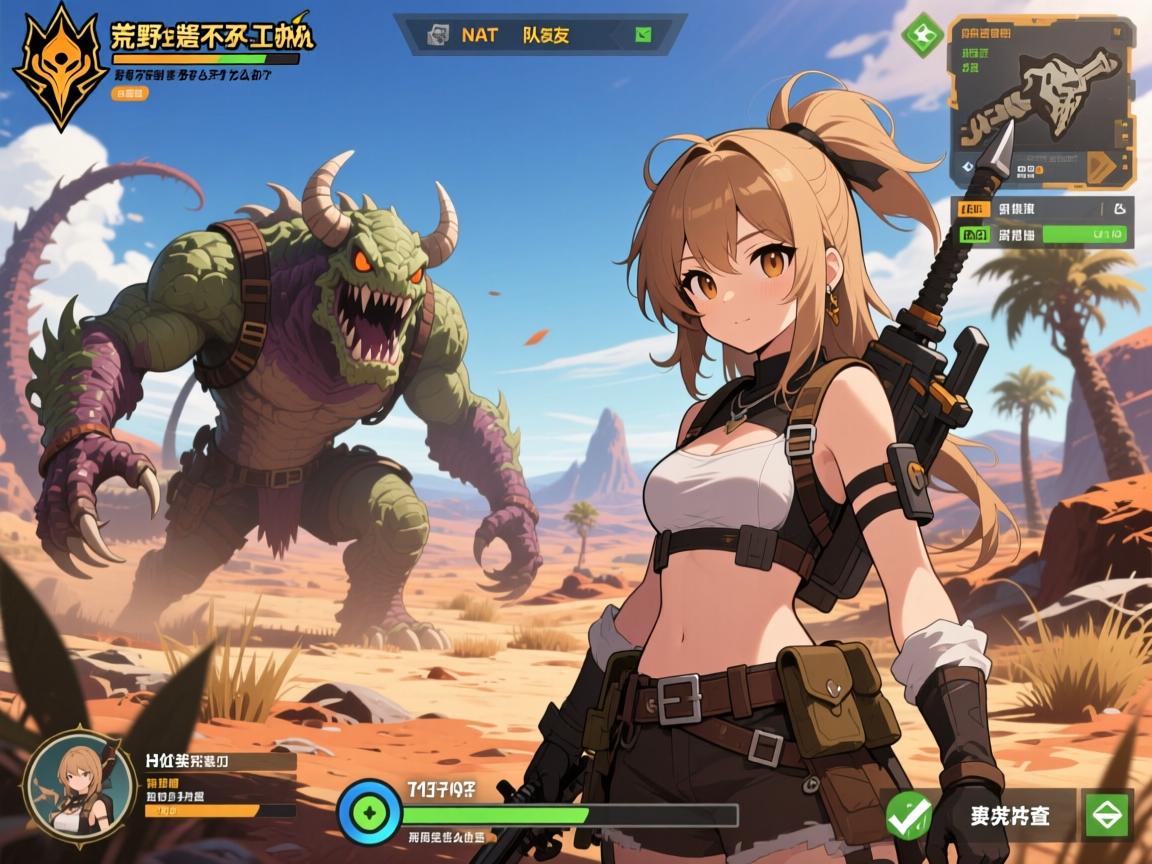
Task: Click the small orange tag under the title
Action: click(x=131, y=93)
